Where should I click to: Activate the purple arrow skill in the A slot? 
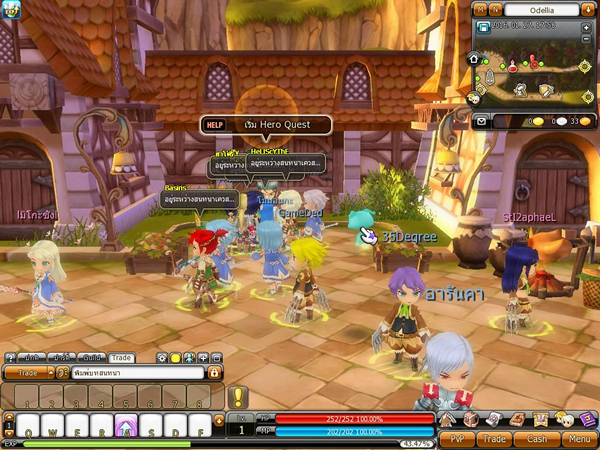pyautogui.click(x=126, y=425)
